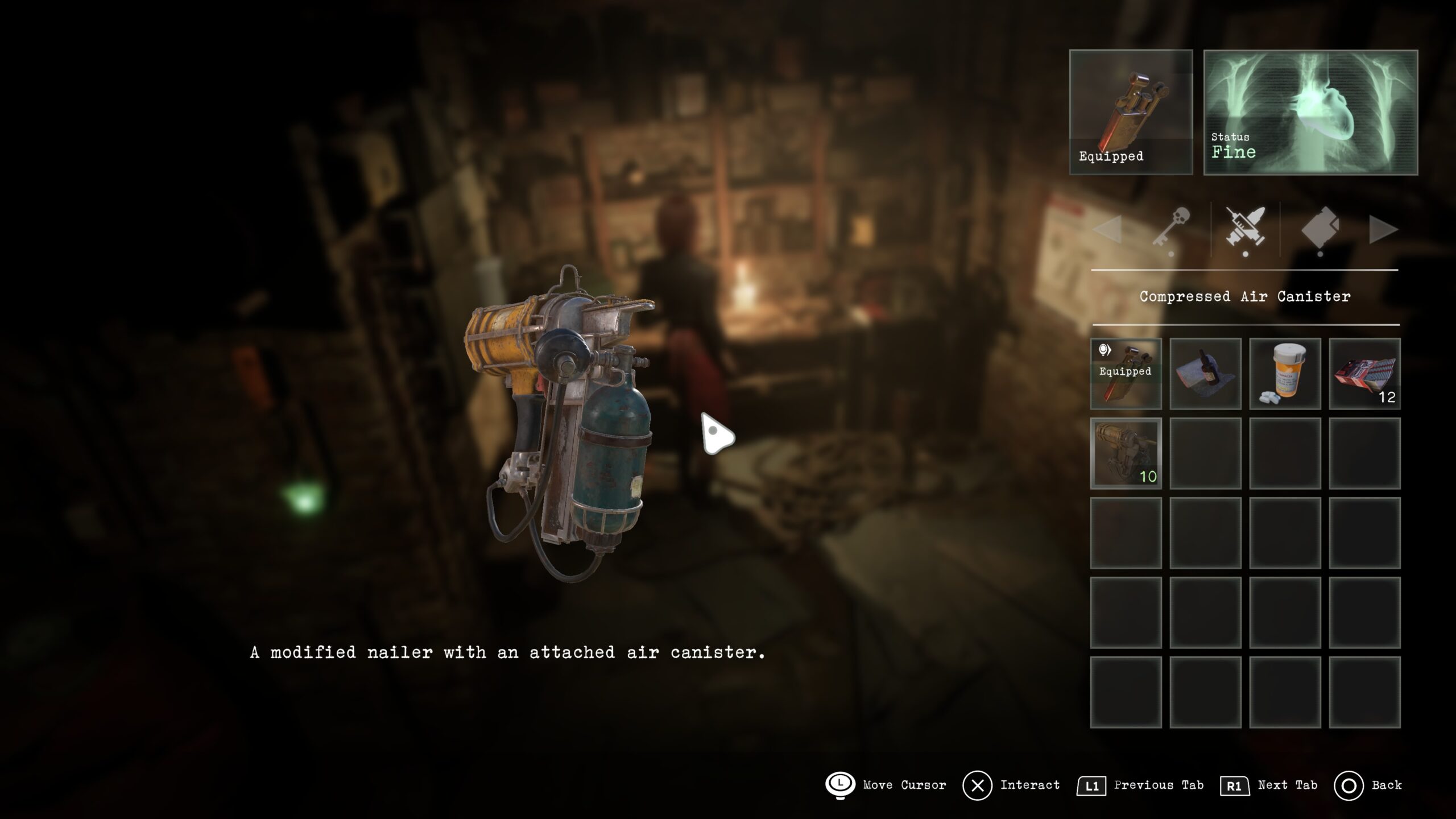The width and height of the screenshot is (1456, 819).
Task: Open the large Equipped item preview panel
Action: (1131, 112)
